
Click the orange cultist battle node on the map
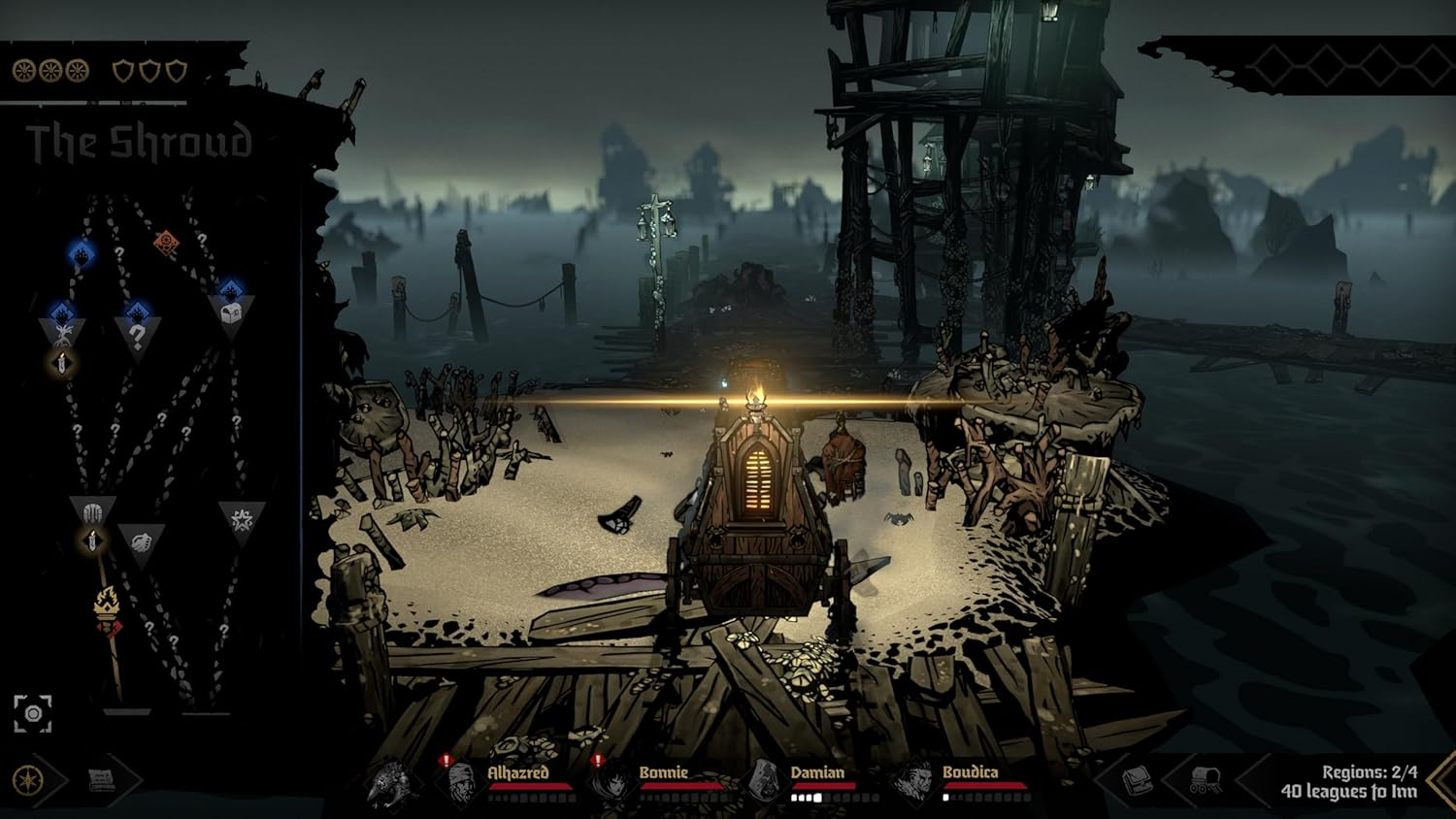[x=165, y=242]
